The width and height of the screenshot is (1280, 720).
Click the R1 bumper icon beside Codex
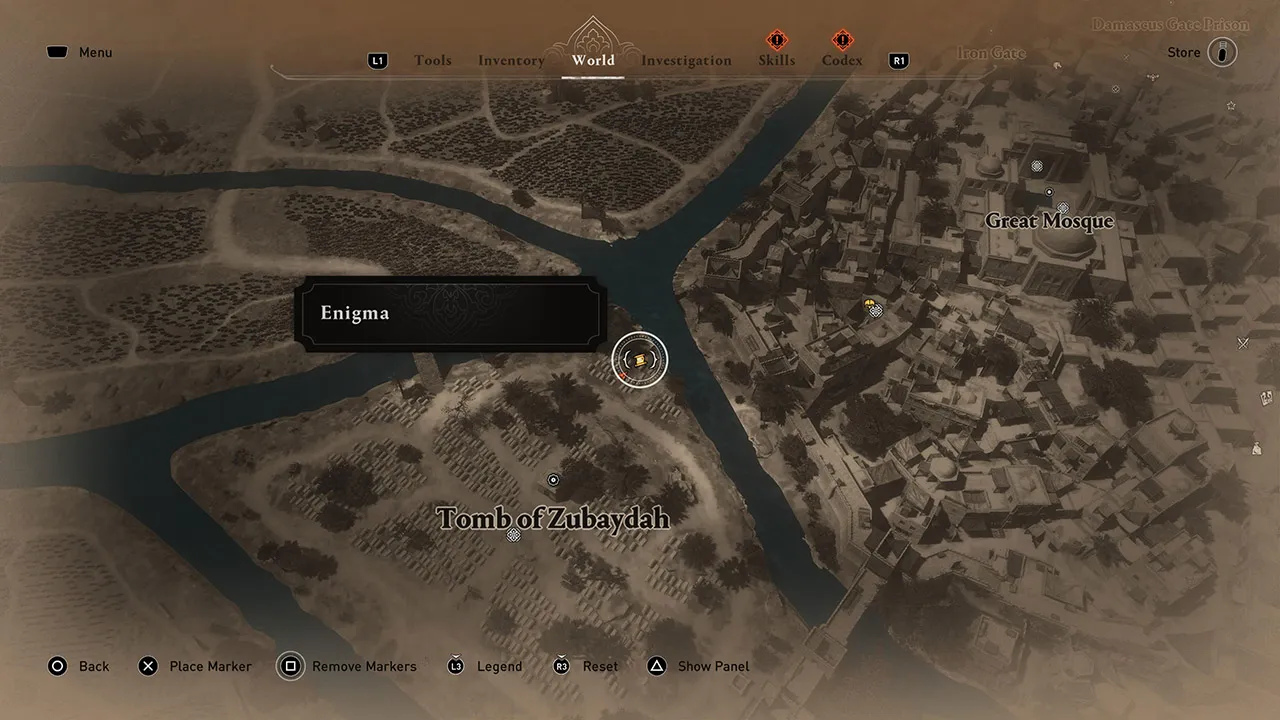898,60
